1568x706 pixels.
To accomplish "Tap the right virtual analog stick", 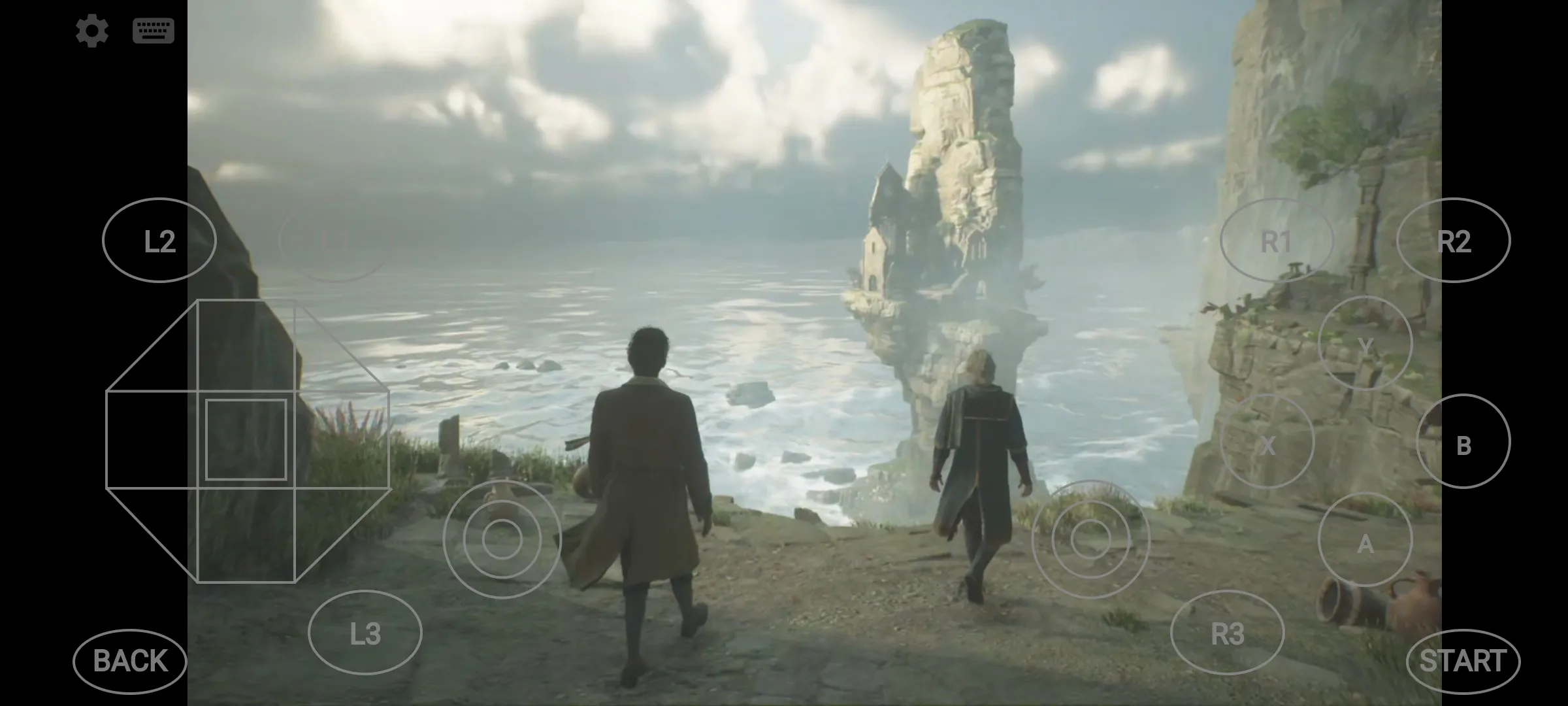I will pyautogui.click(x=1090, y=539).
